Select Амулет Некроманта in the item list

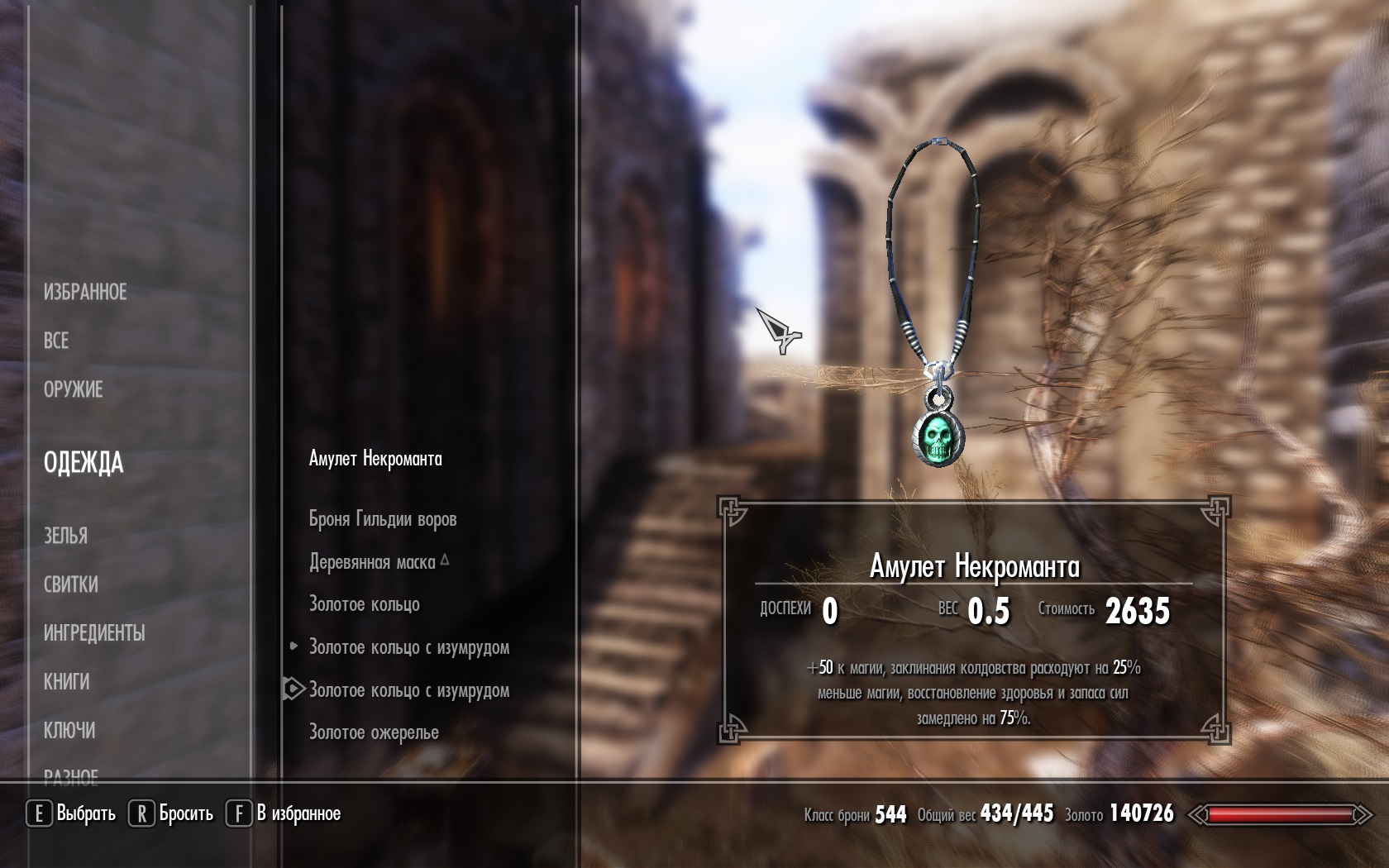pos(375,459)
